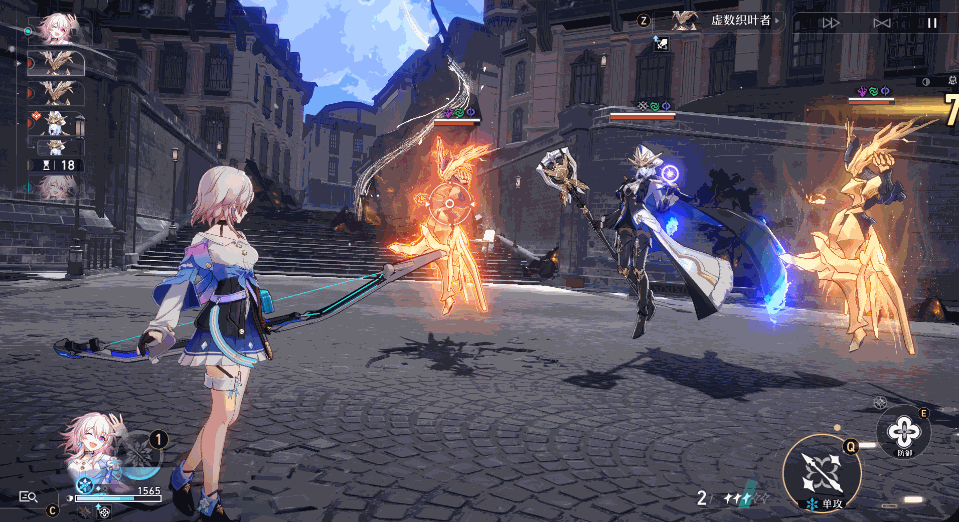Viewport: 959px width, 522px height.
Task: Select the white-haired enemy turn-order portrait
Action: coord(56,124)
